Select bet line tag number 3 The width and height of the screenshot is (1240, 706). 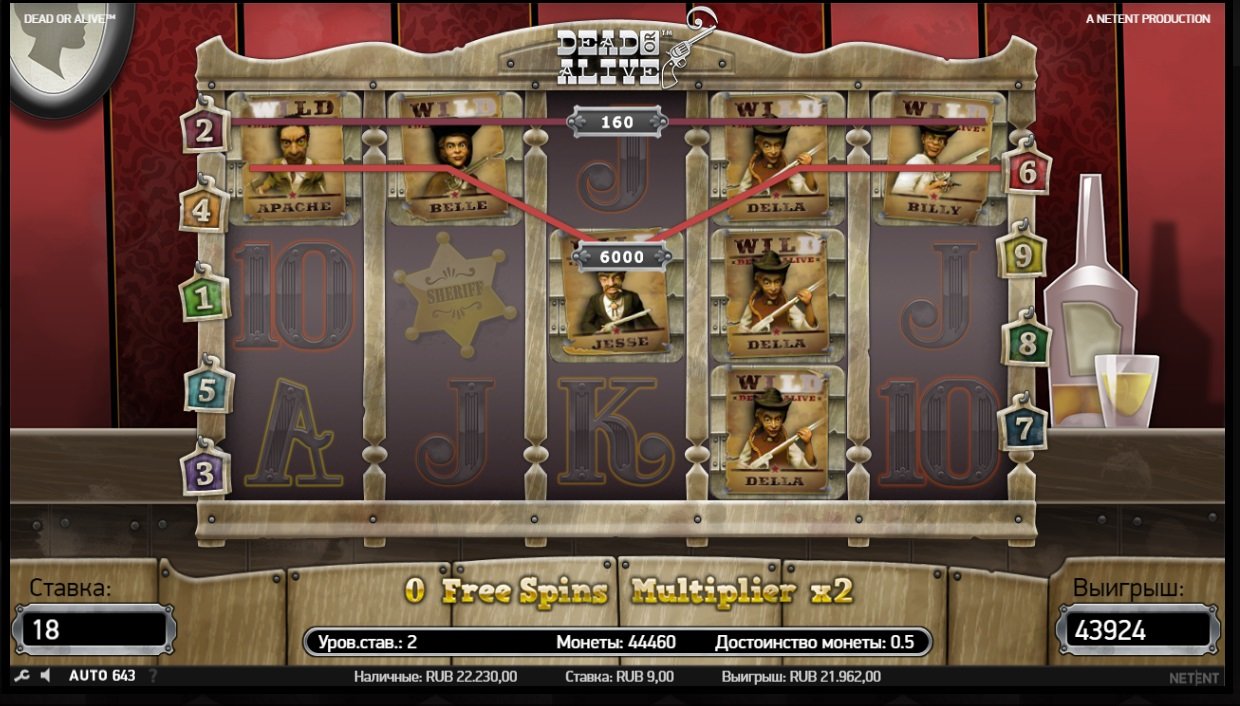[x=205, y=472]
